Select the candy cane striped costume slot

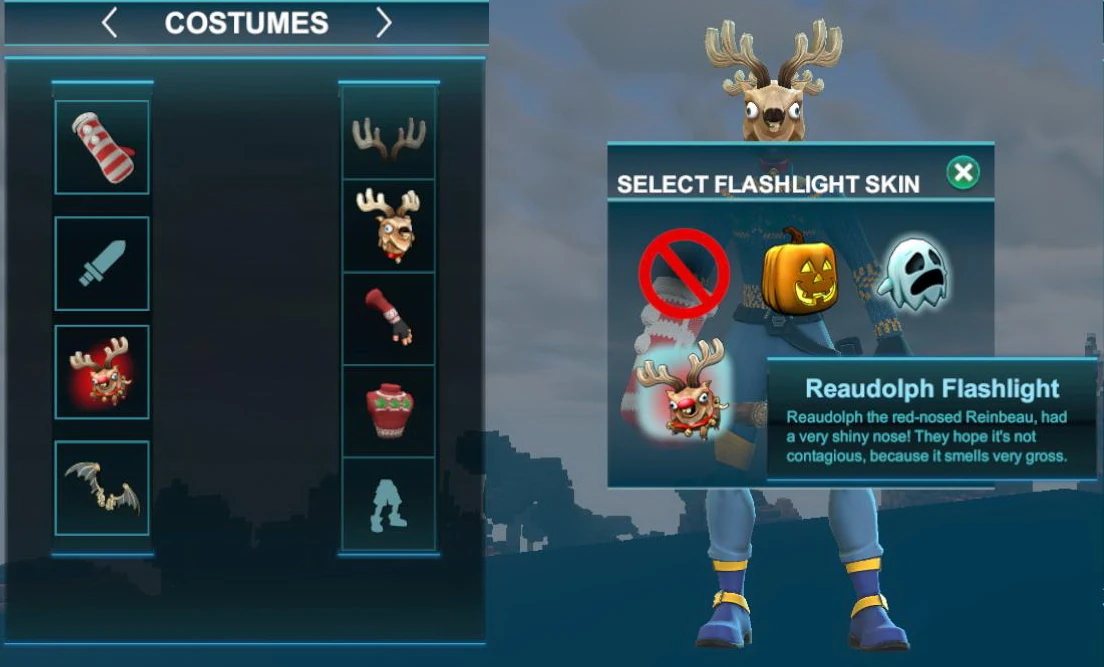pyautogui.click(x=102, y=147)
